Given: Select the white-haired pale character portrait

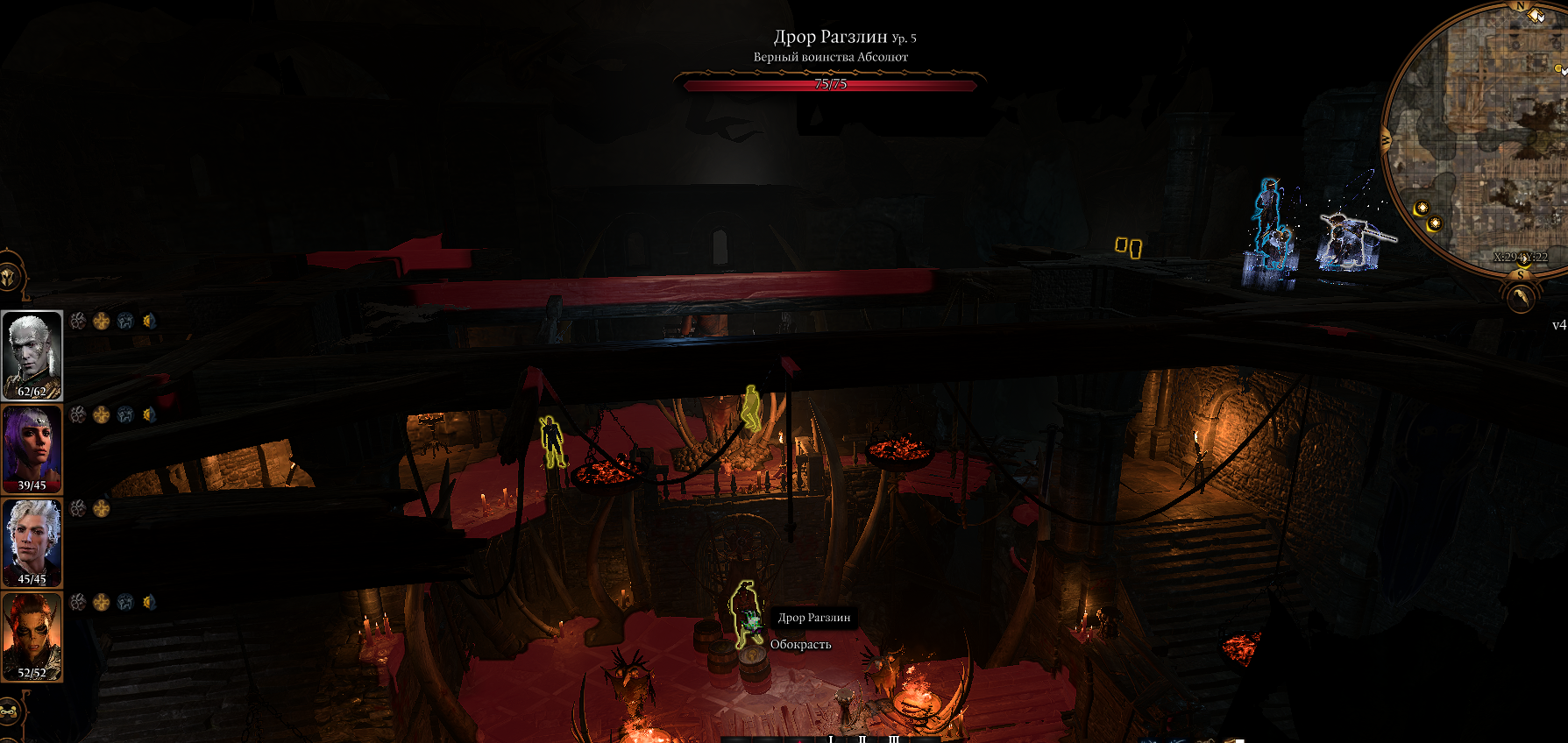Looking at the screenshot, I should coord(32,355).
